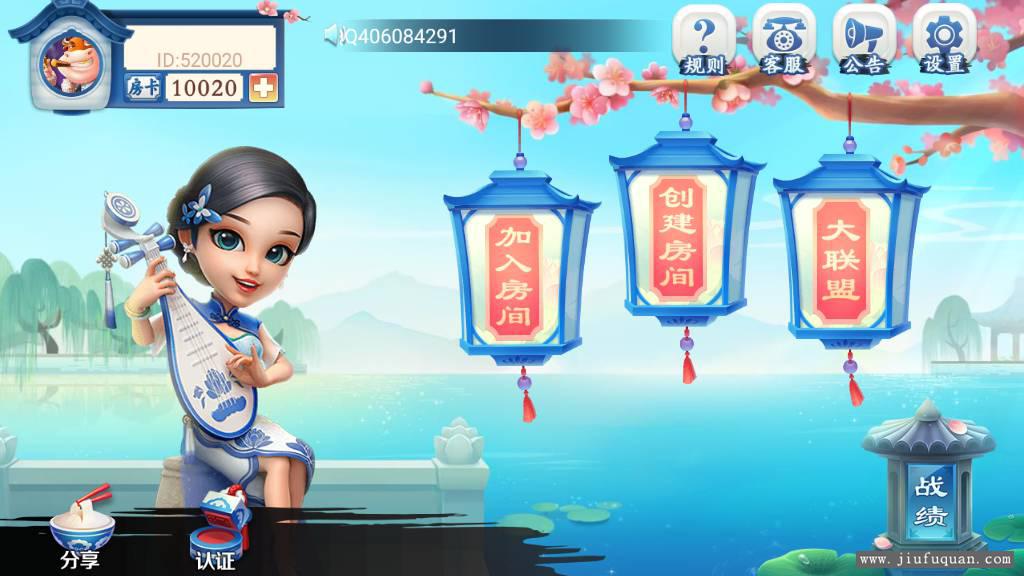Image resolution: width=1024 pixels, height=576 pixels.
Task: Choose the 创建房间 create room lantern
Action: (x=684, y=236)
